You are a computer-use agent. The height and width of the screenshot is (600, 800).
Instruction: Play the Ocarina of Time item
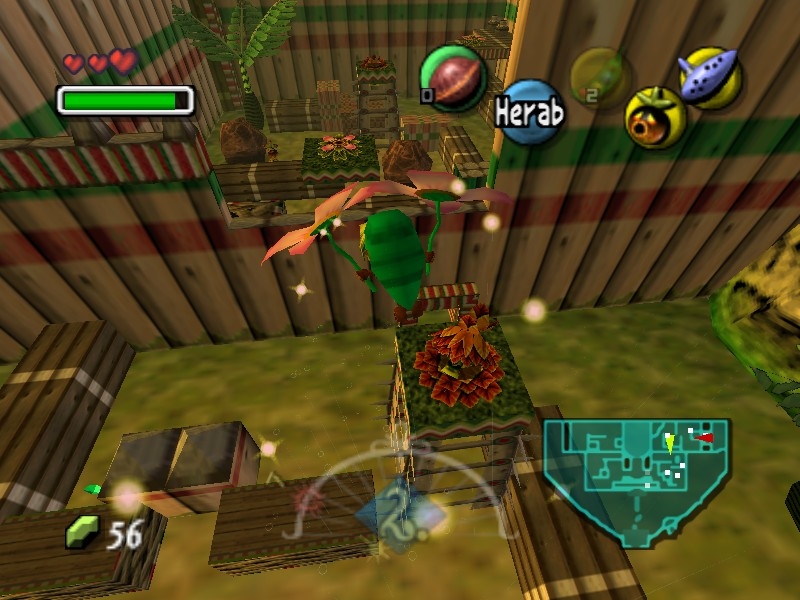pyautogui.click(x=709, y=76)
